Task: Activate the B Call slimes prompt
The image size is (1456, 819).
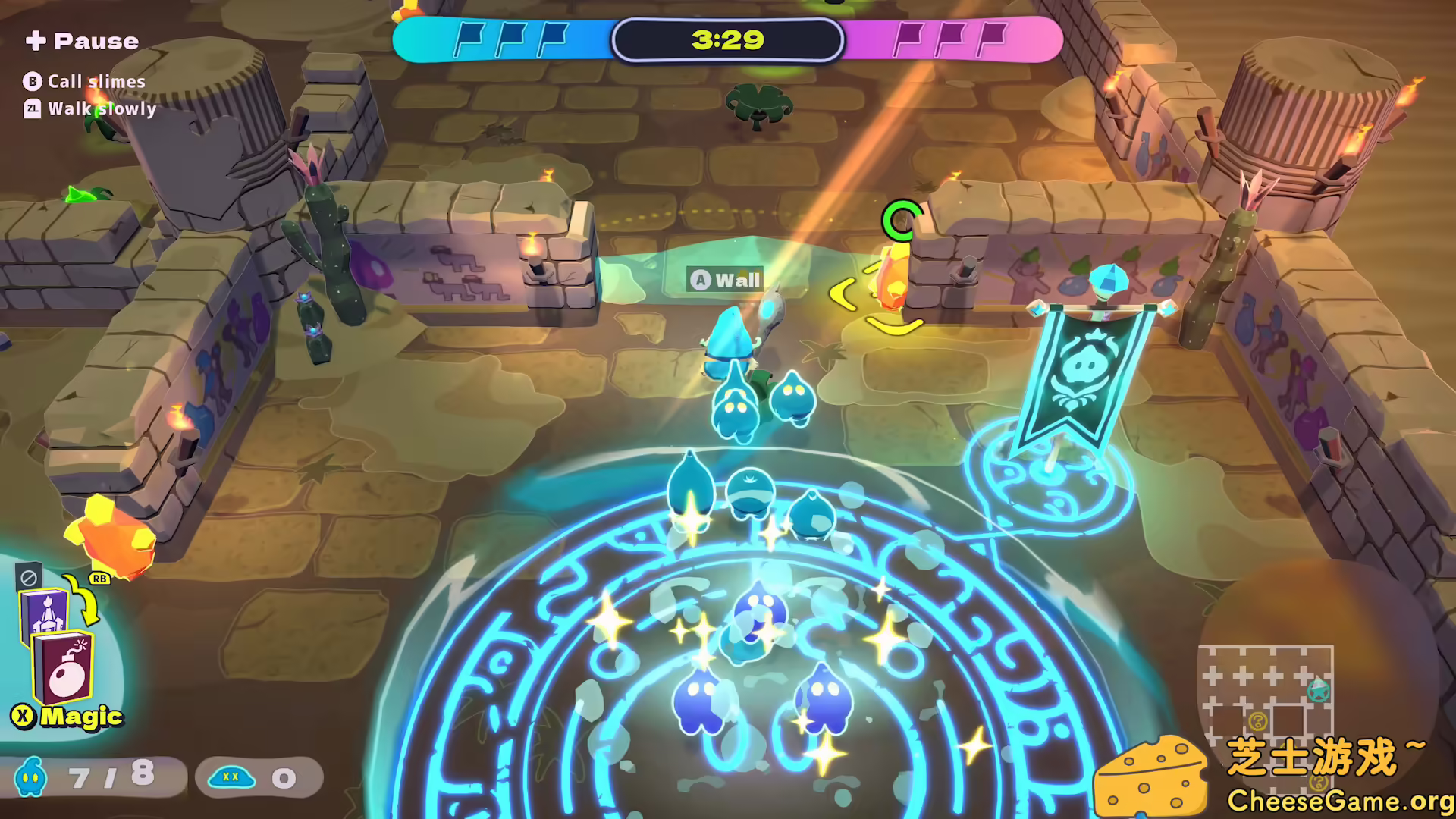Action: pyautogui.click(x=87, y=81)
